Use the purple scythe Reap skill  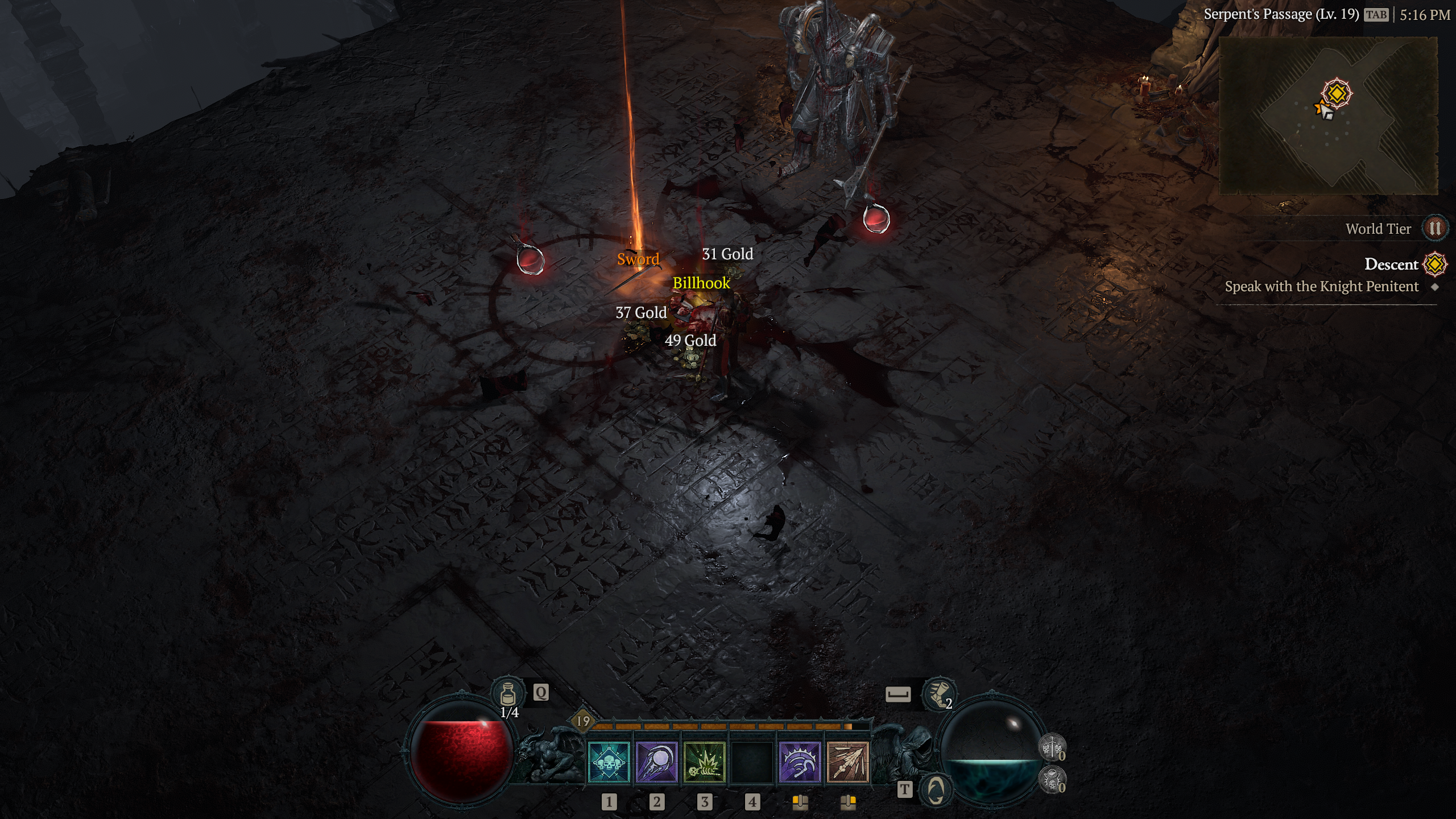point(800,762)
